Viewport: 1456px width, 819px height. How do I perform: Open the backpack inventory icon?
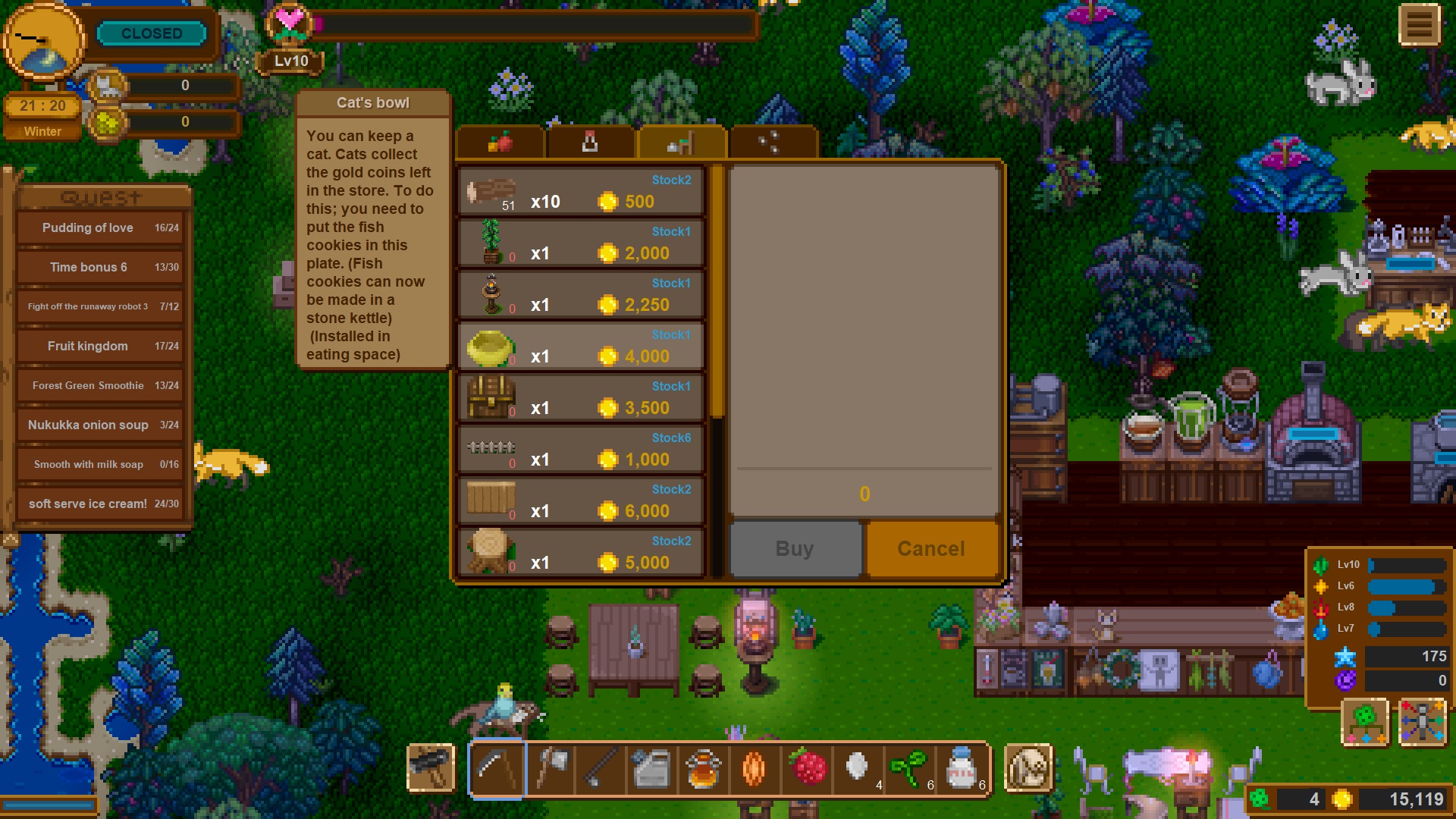(x=1028, y=768)
